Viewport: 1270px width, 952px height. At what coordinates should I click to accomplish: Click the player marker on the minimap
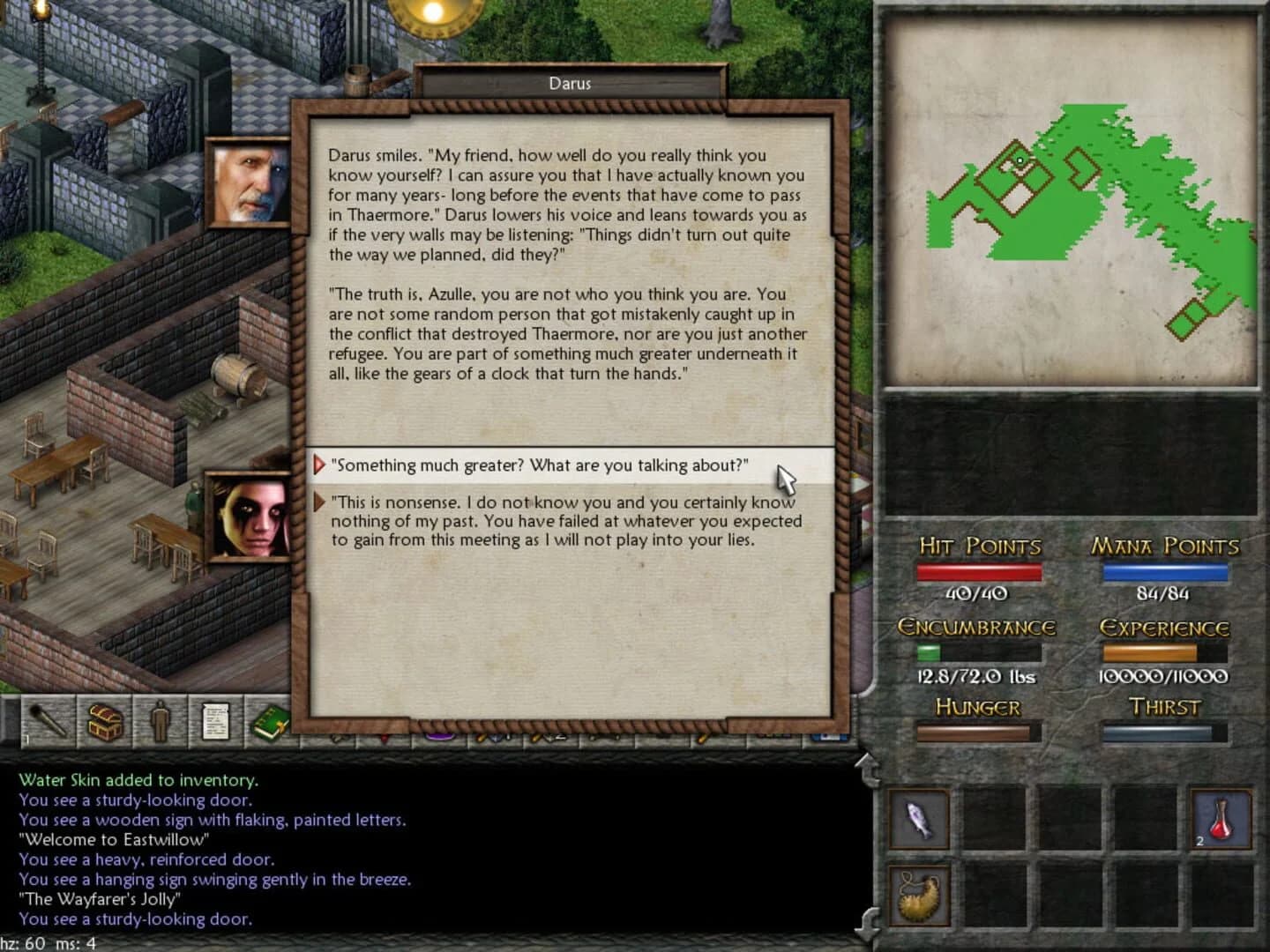tap(1020, 160)
